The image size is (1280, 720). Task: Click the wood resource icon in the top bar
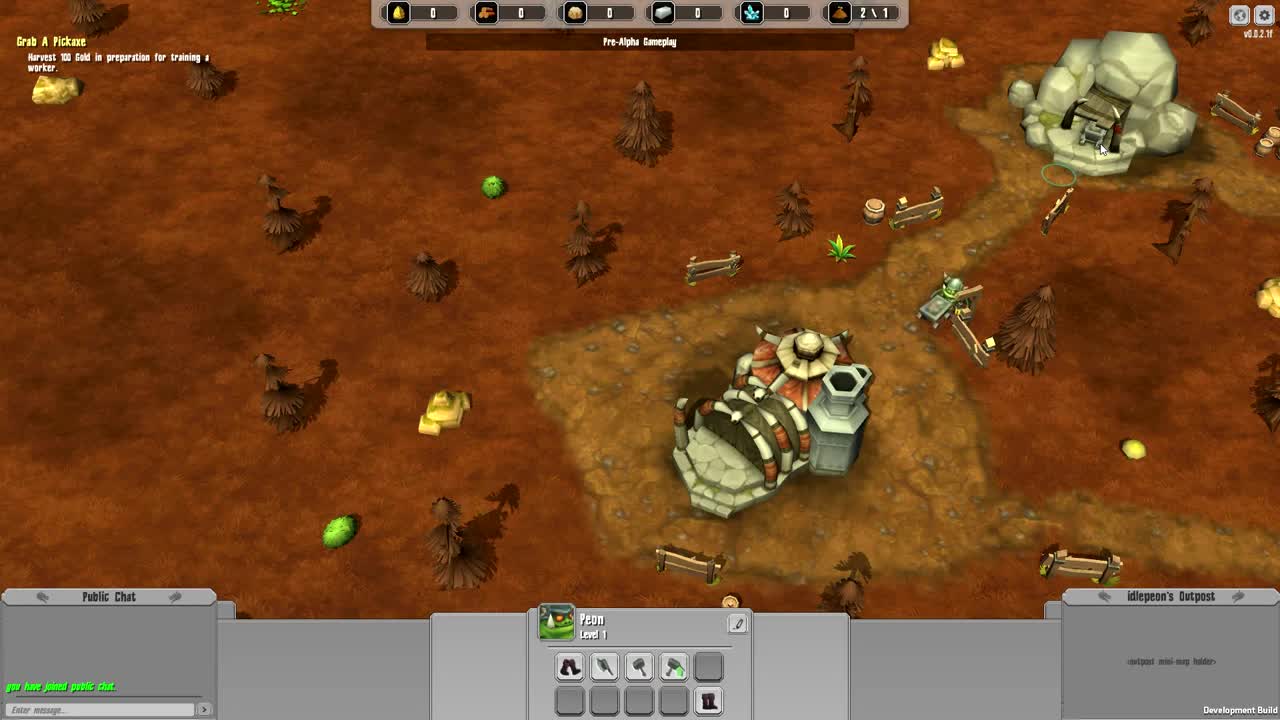point(485,14)
